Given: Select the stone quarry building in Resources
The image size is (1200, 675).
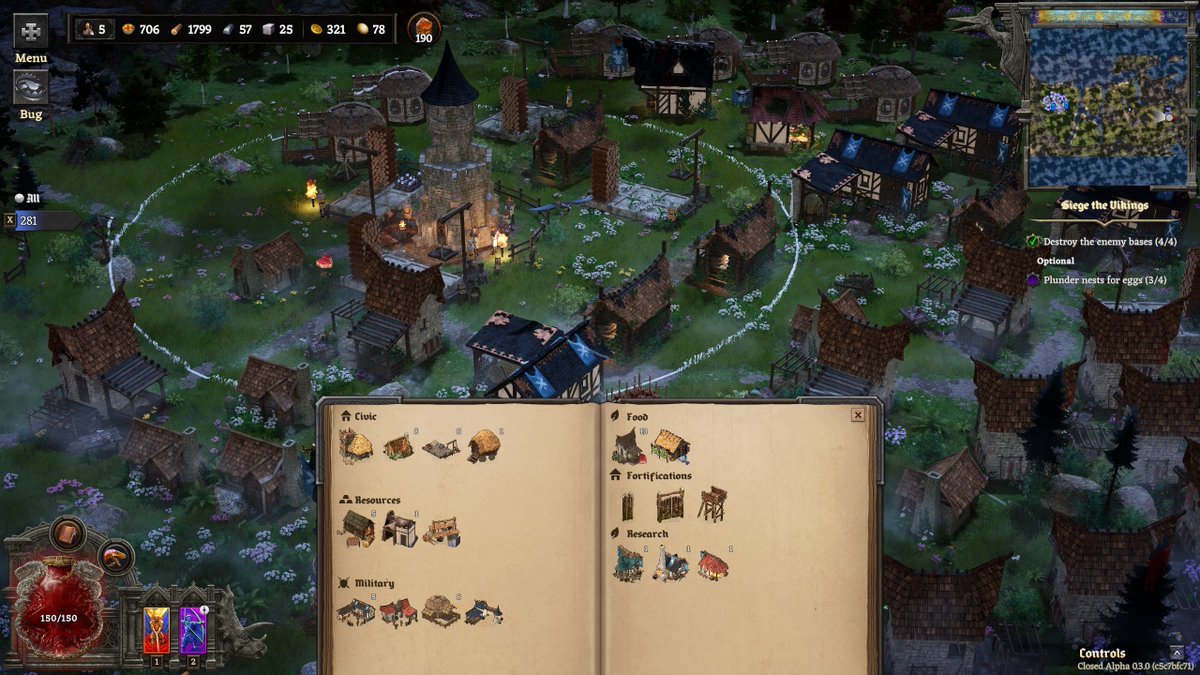Looking at the screenshot, I should coord(399,529).
